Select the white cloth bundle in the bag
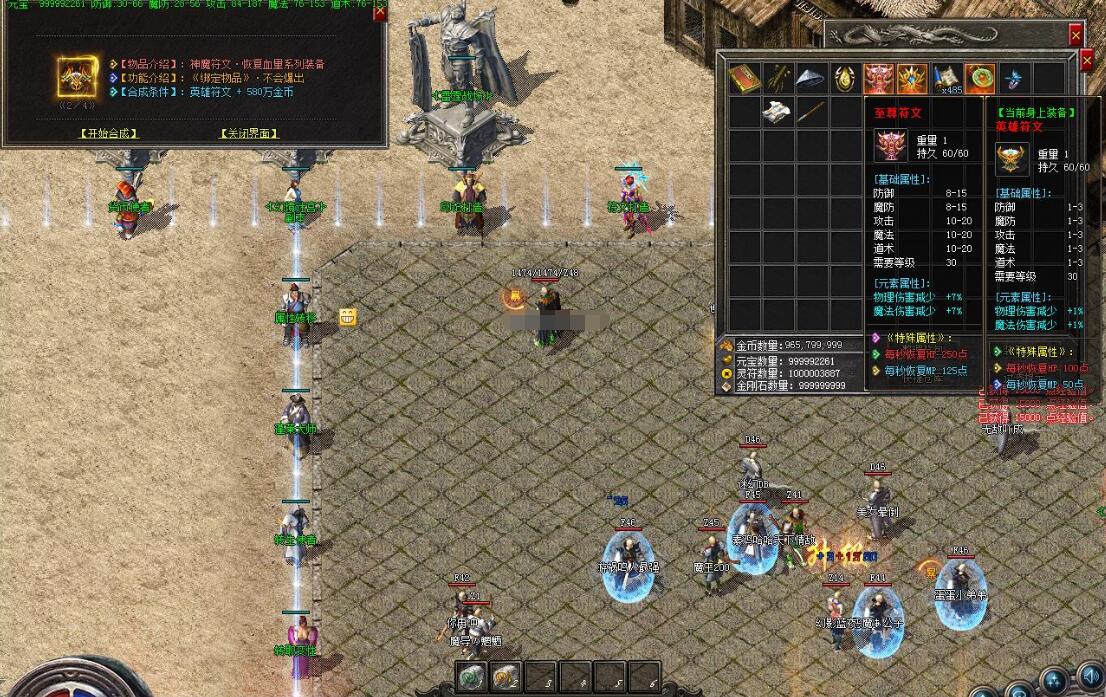This screenshot has height=697, width=1106. point(778,112)
